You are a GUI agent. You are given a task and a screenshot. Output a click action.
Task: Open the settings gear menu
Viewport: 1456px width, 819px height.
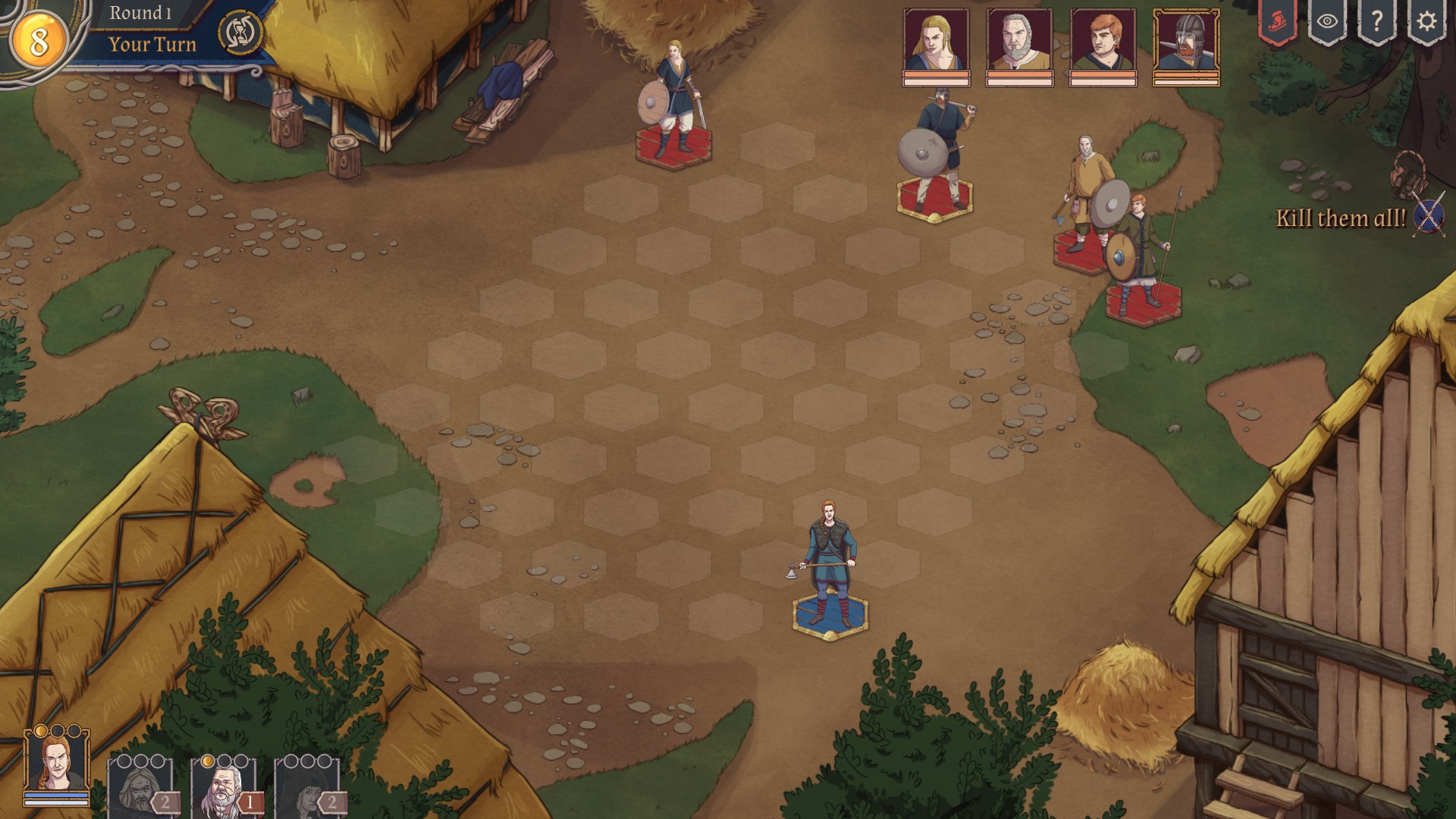pyautogui.click(x=1426, y=22)
